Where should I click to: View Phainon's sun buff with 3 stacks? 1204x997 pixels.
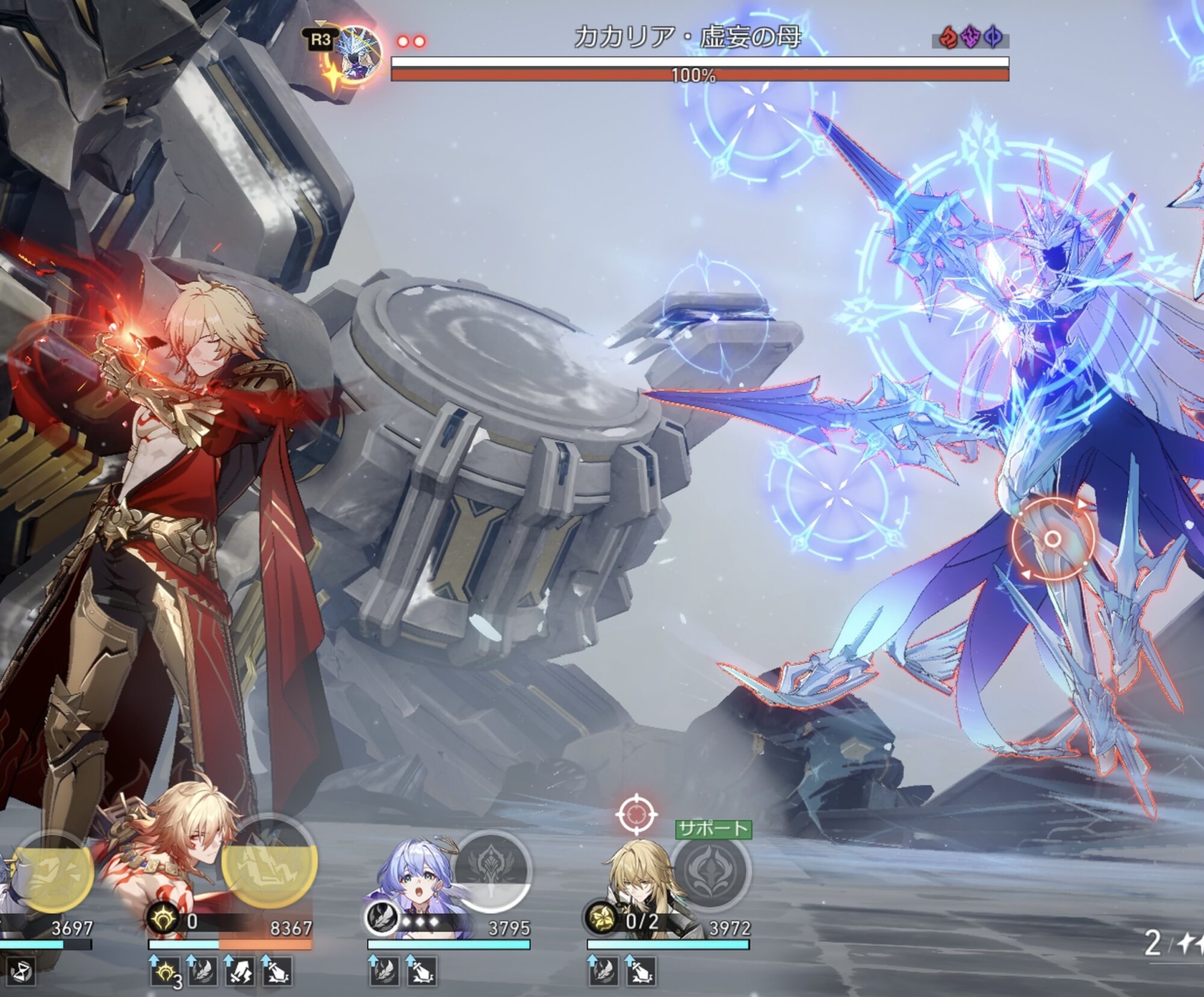[166, 971]
